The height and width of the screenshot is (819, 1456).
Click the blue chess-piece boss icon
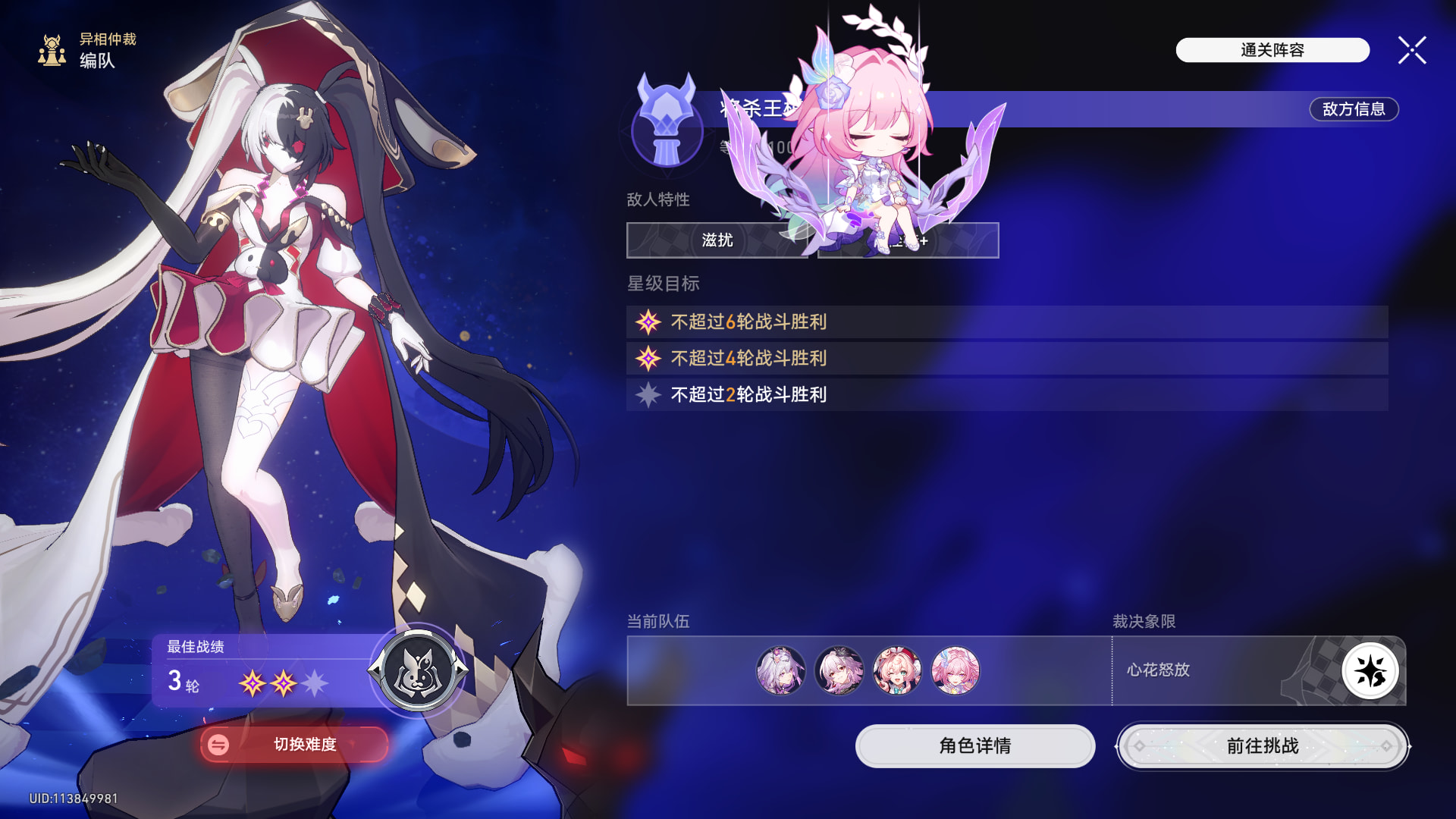[x=667, y=121]
